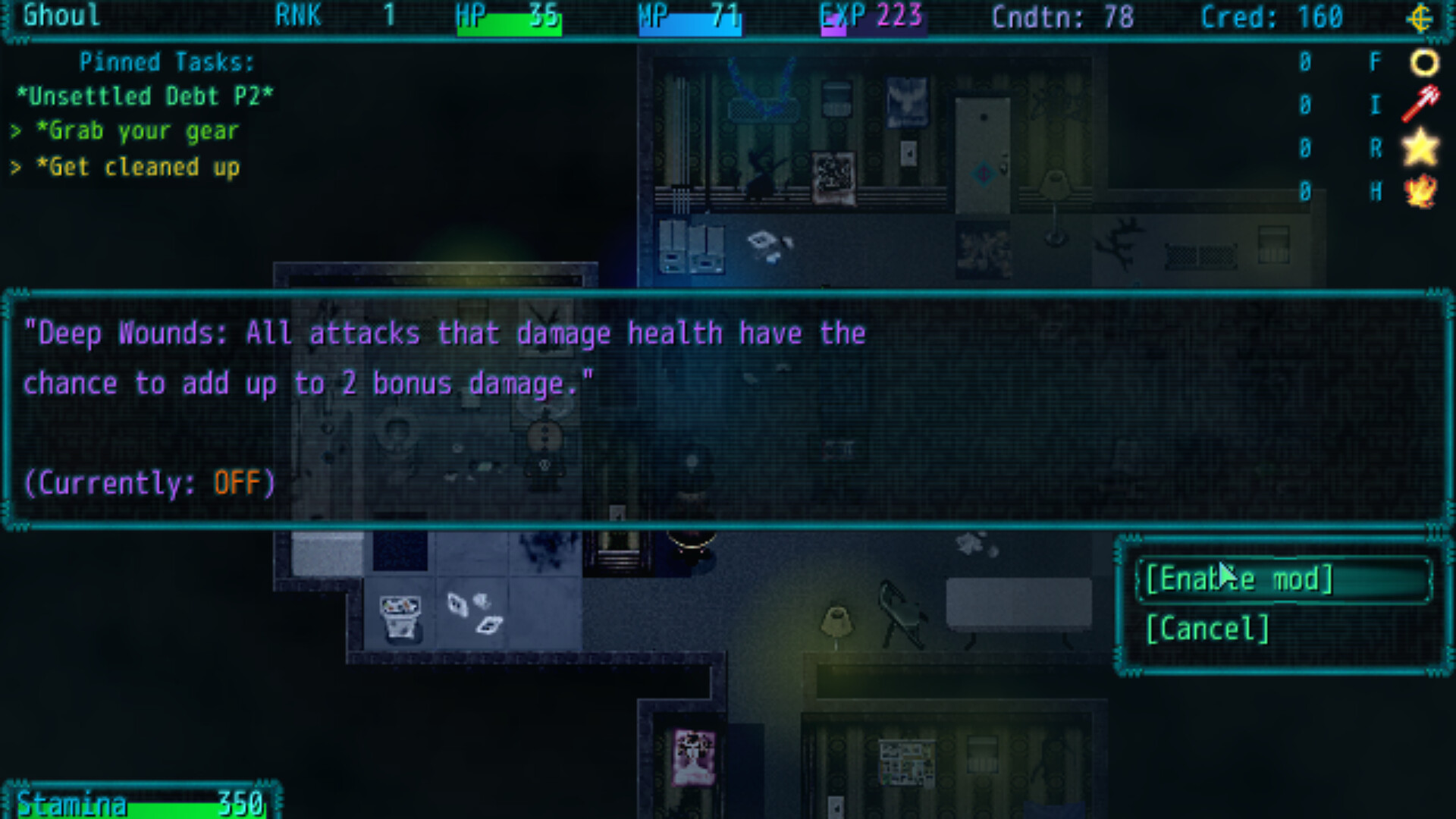The width and height of the screenshot is (1456, 819).
Task: Click the Ghoul character name label
Action: 61,17
